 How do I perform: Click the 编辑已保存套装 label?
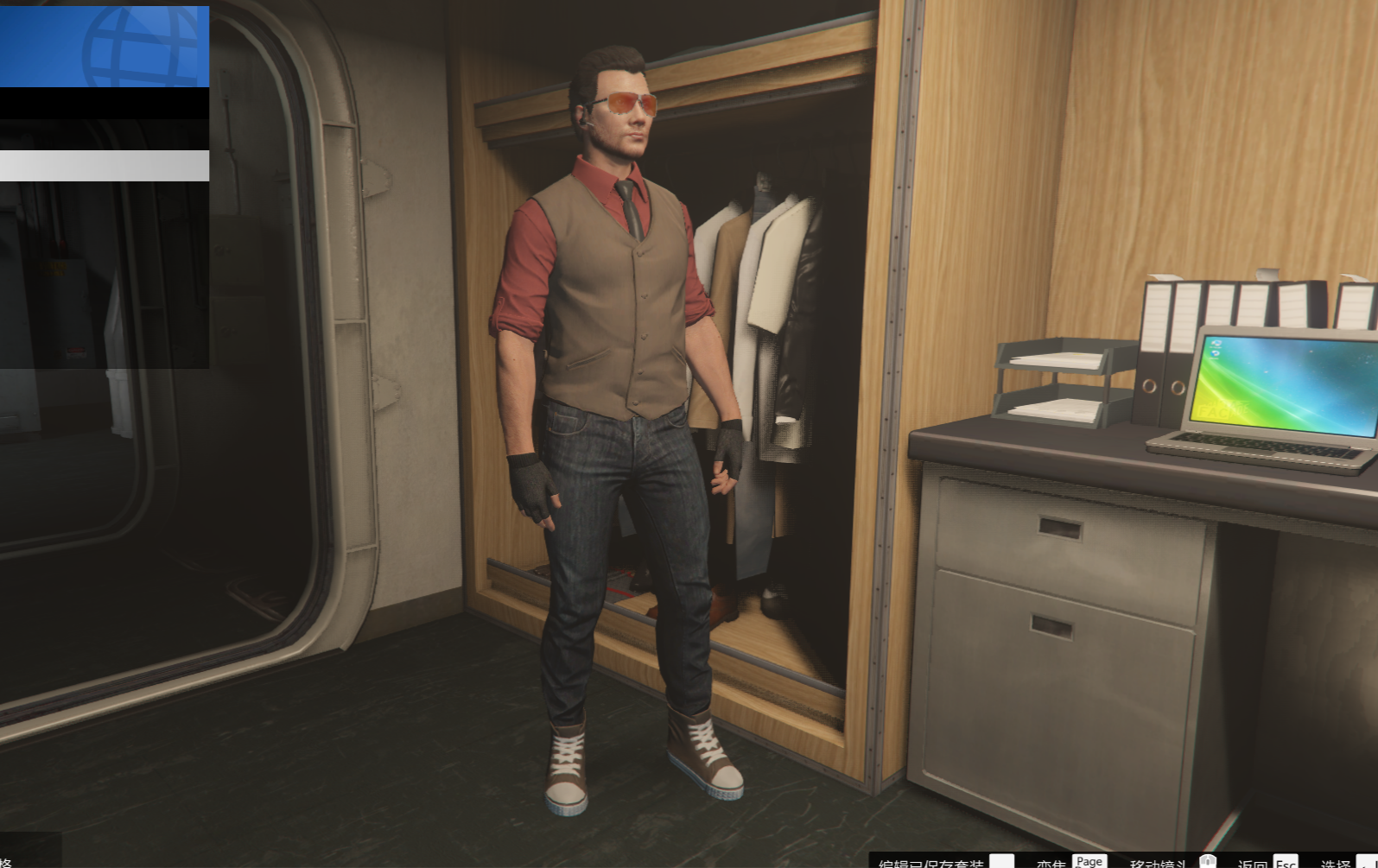pyautogui.click(x=933, y=862)
